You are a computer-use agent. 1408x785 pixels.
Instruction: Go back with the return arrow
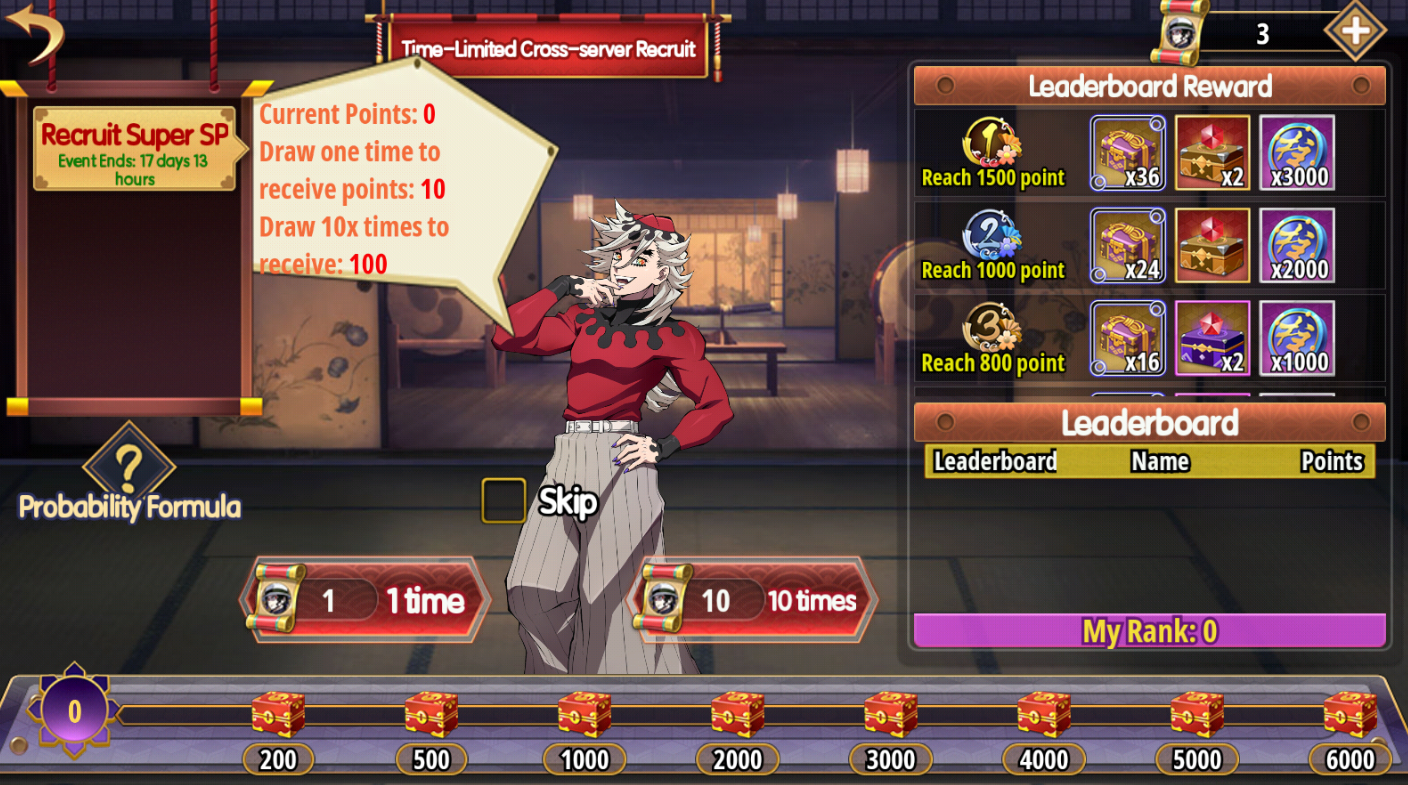tap(34, 32)
